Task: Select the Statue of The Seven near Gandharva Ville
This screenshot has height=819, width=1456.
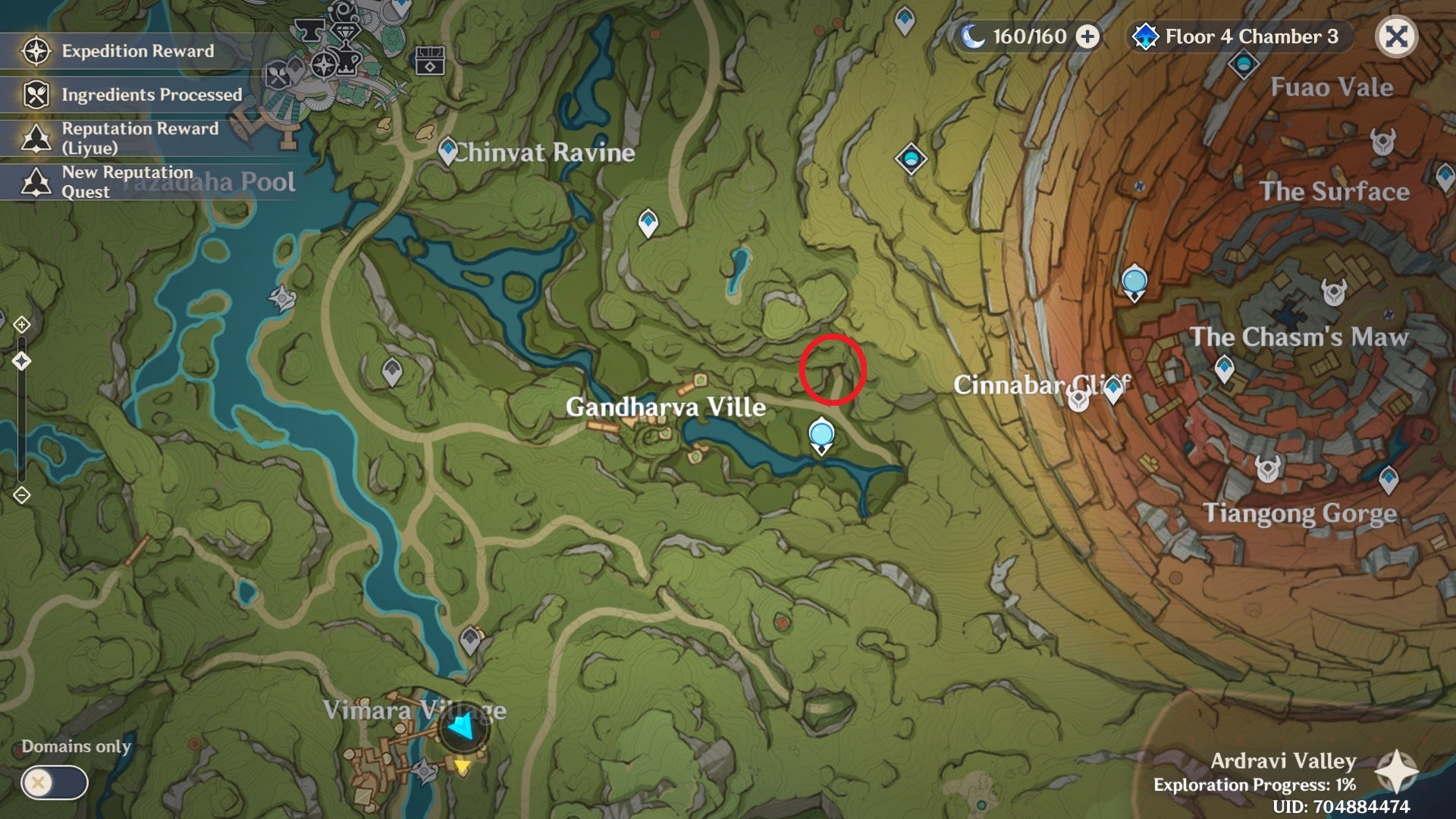Action: click(821, 437)
